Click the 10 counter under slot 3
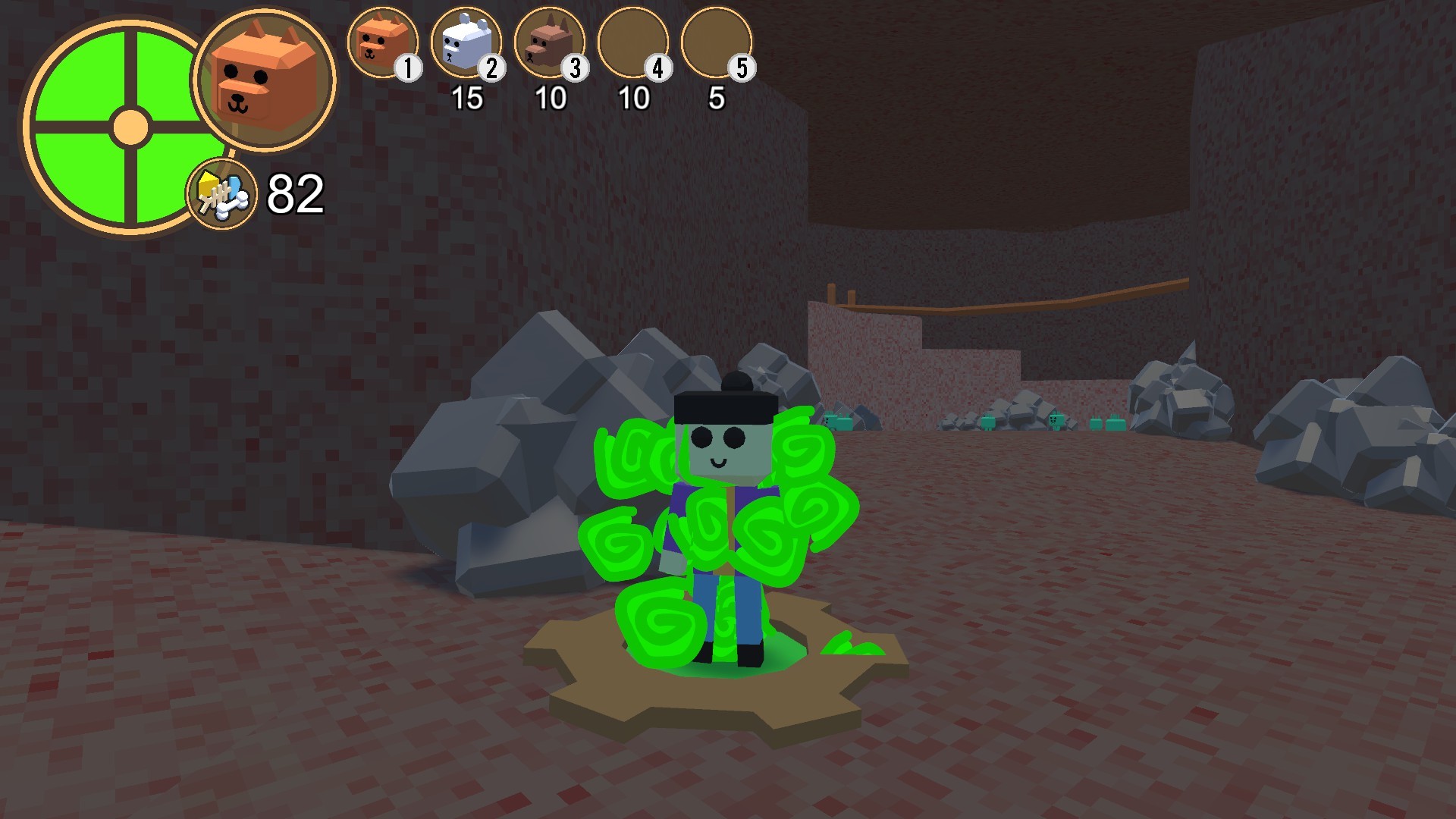The height and width of the screenshot is (819, 1456). [553, 97]
